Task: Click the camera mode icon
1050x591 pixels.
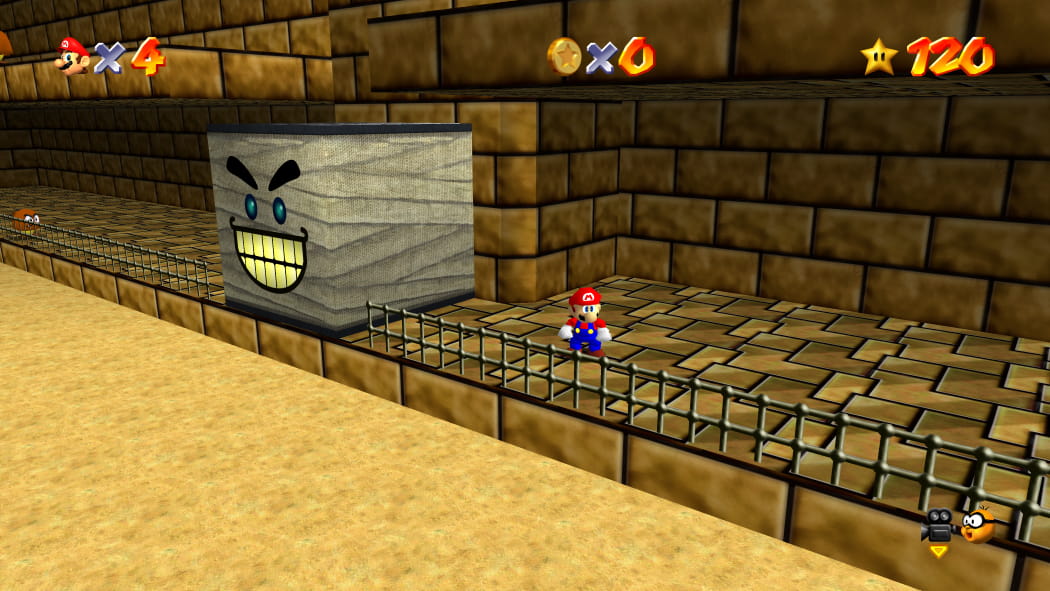Action: point(937,525)
